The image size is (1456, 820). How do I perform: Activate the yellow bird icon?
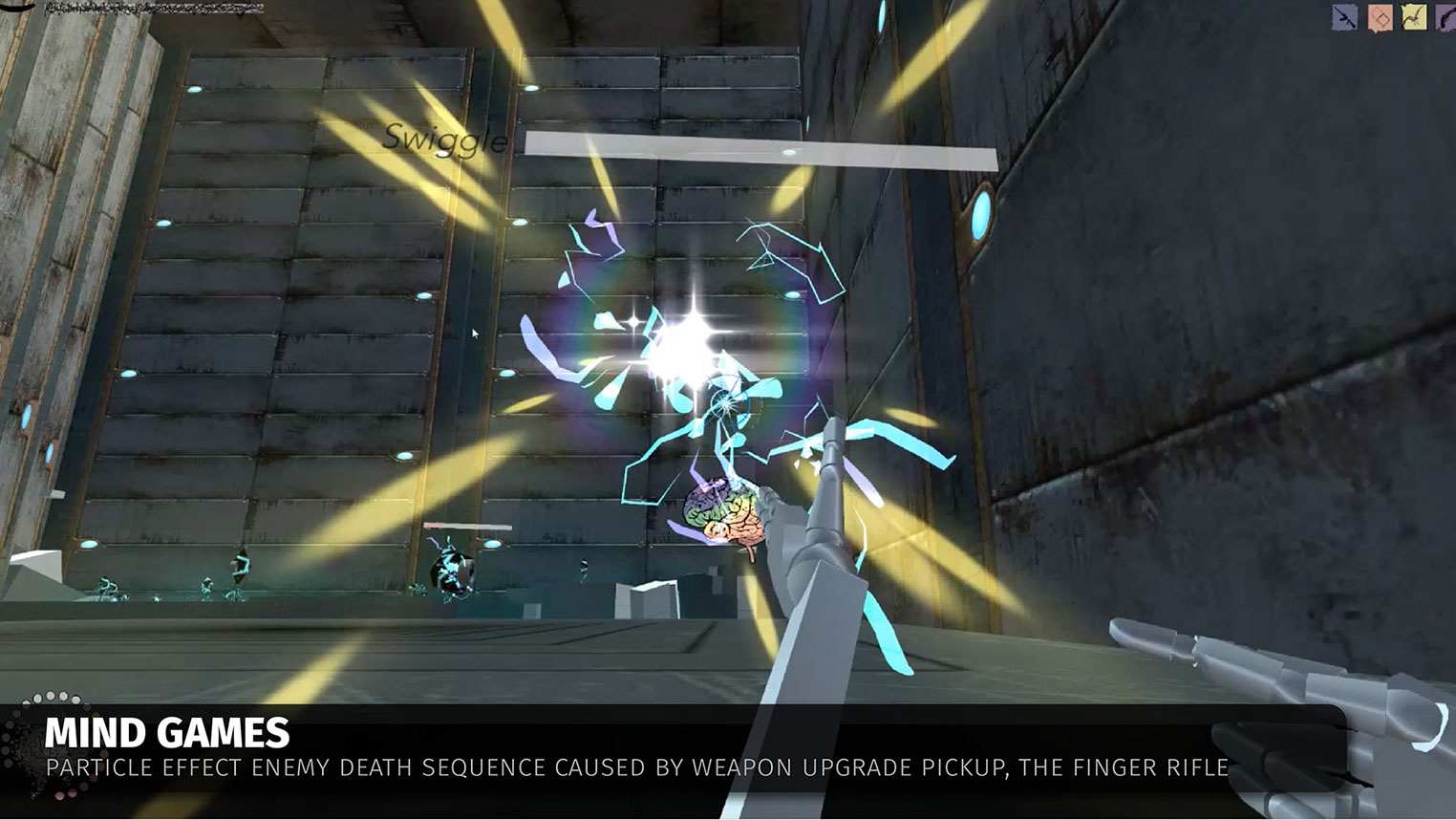(x=1414, y=17)
